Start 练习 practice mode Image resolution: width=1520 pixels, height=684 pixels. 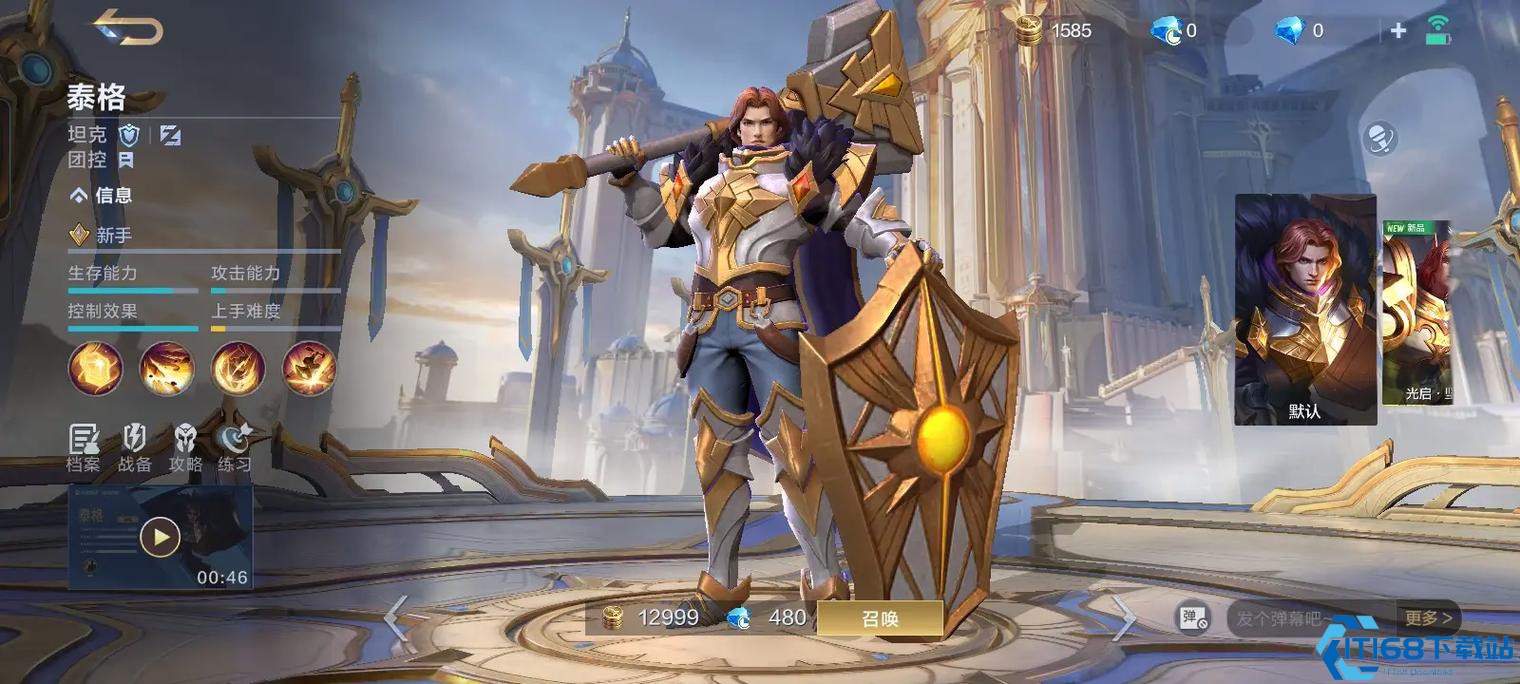tap(235, 447)
